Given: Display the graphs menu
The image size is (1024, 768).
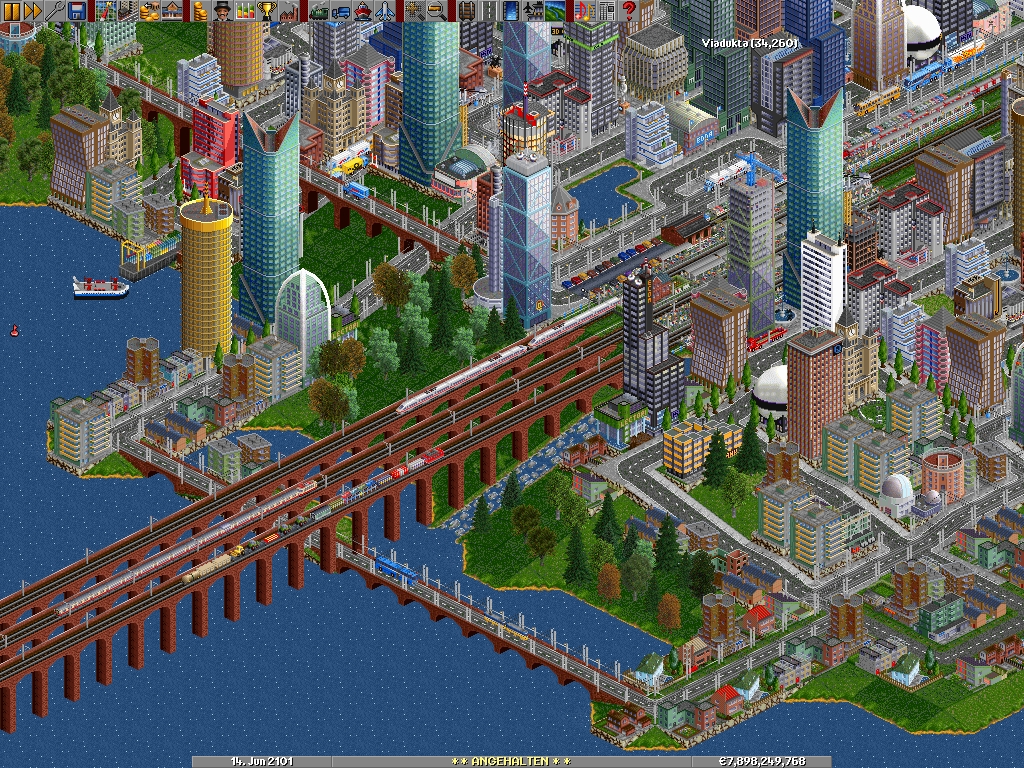Looking at the screenshot, I should 245,11.
